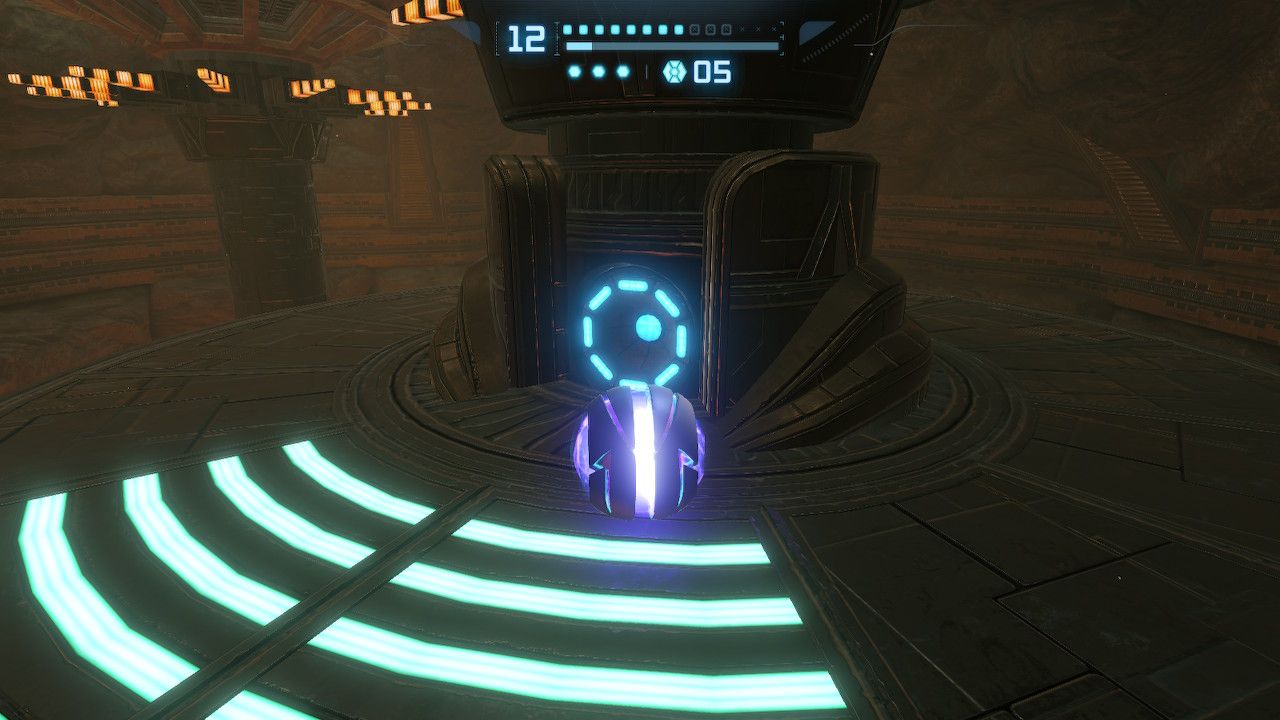
Task: Click the health bar under the energy tanks
Action: (670, 47)
